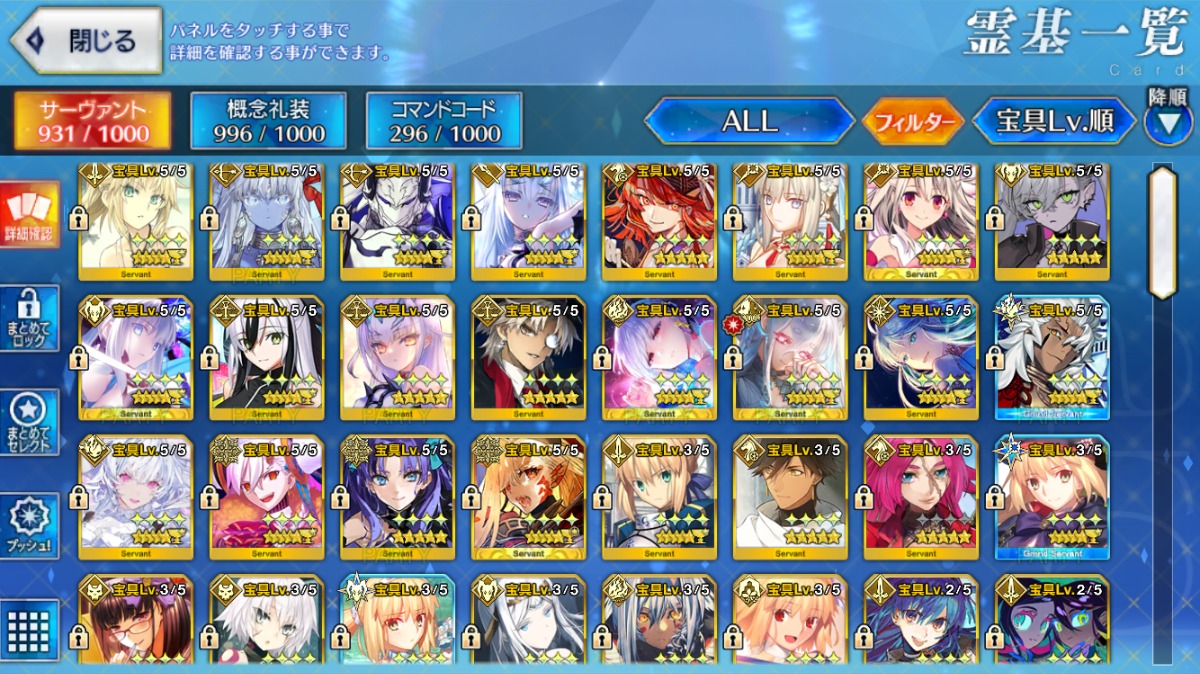1200x674 pixels.
Task: Select the blonde Saber with green eyes card
Action: click(659, 497)
